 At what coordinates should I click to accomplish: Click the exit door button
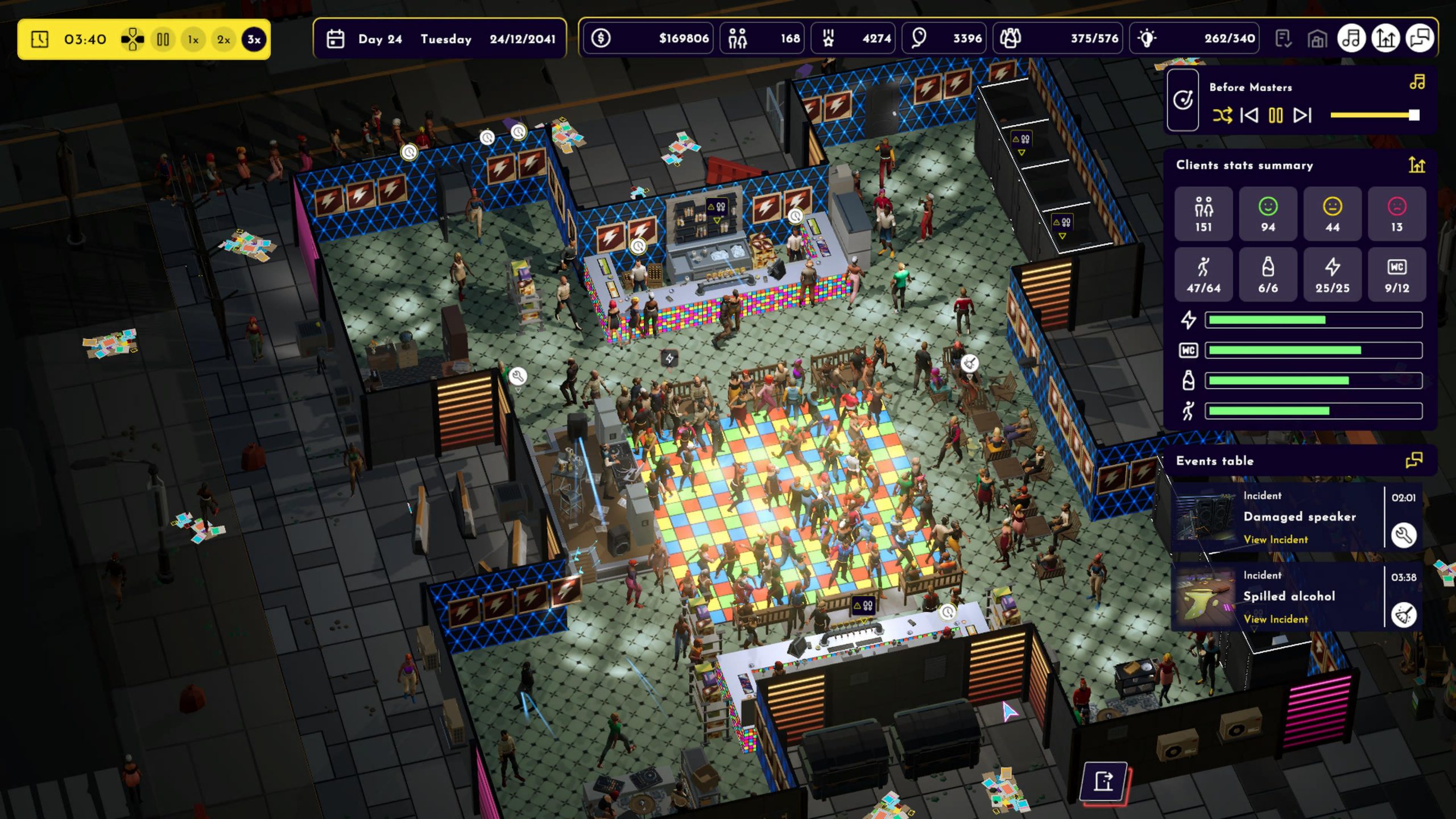click(x=1104, y=781)
